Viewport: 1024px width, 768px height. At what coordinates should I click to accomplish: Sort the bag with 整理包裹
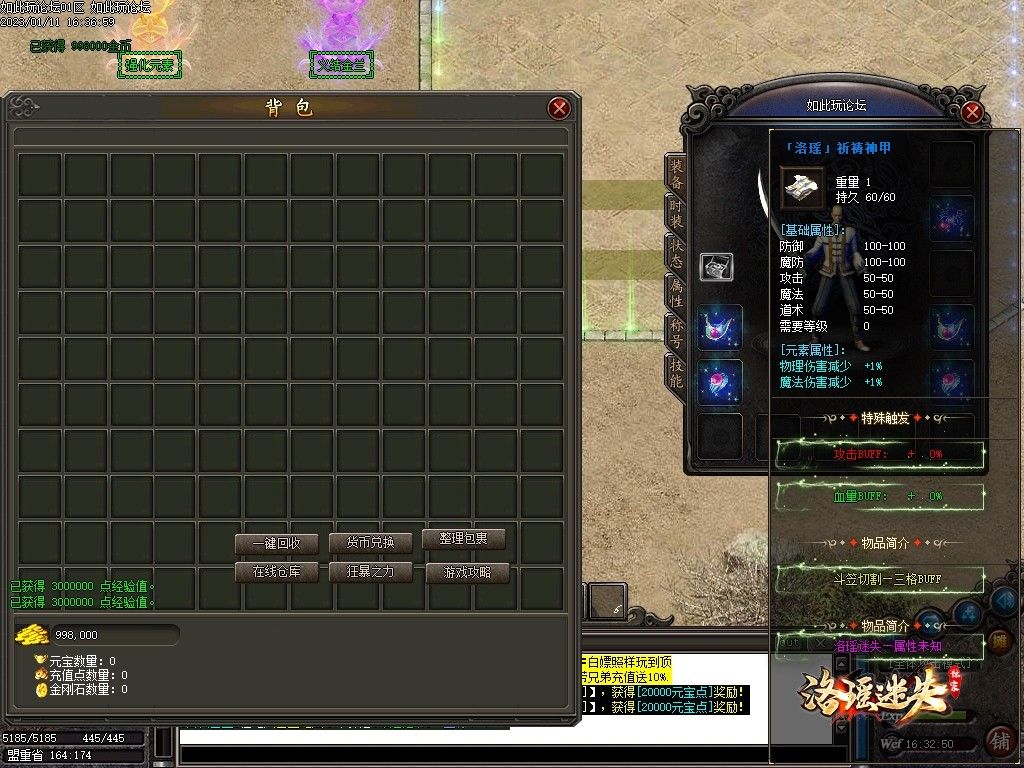[x=463, y=539]
